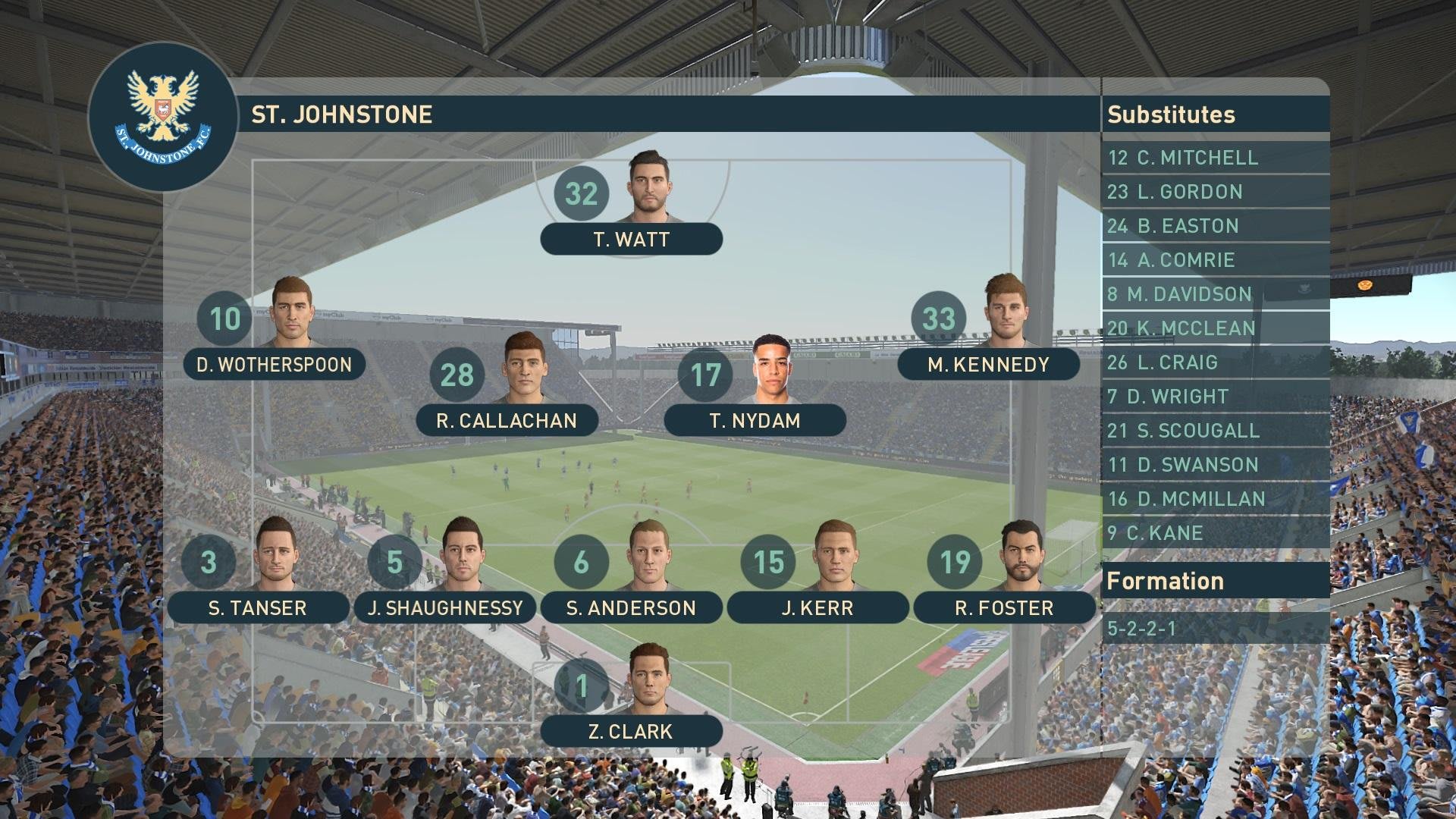Choose D. Wotherspoon in the lineup

click(274, 365)
